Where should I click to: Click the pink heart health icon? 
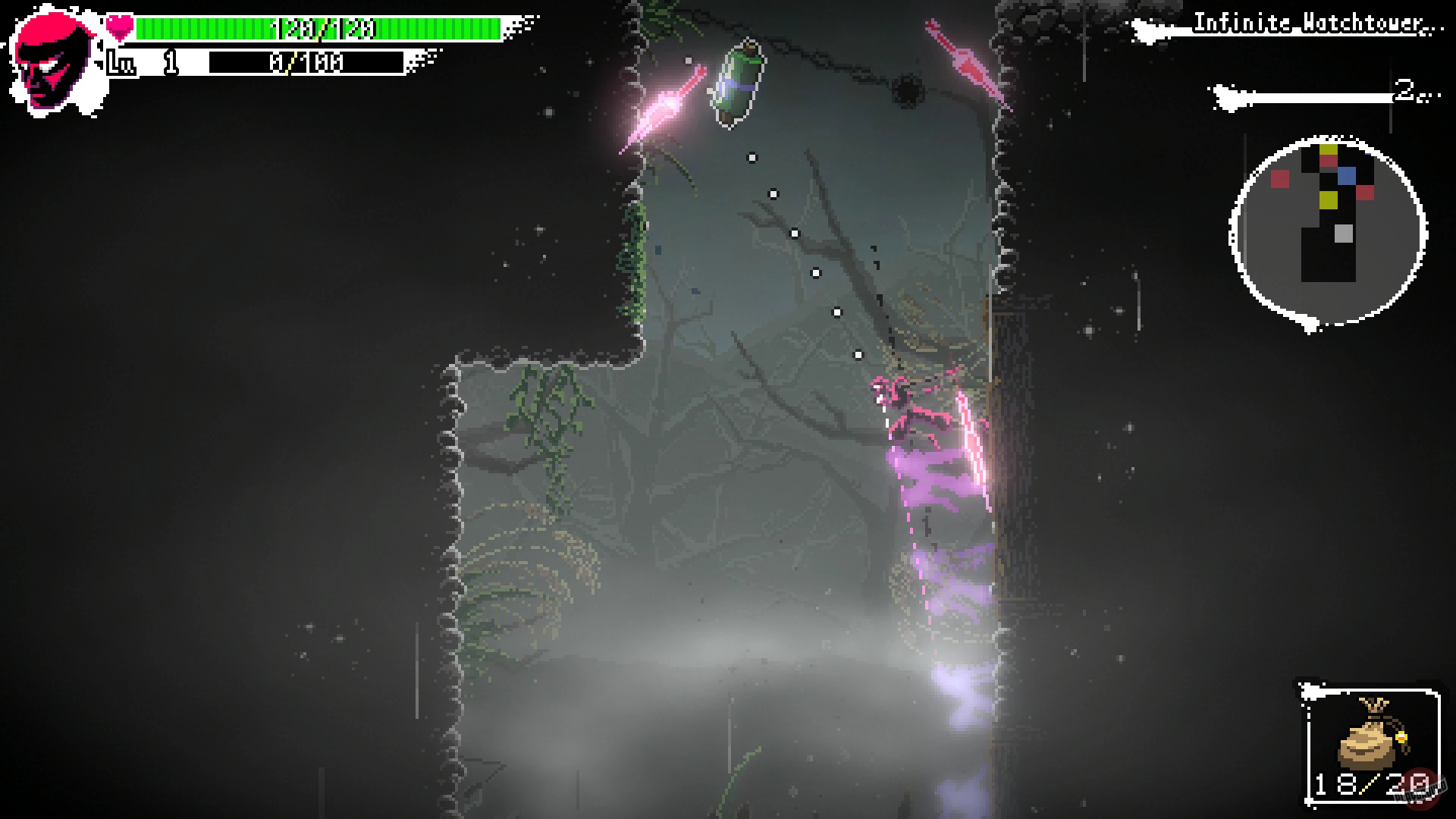click(x=118, y=25)
